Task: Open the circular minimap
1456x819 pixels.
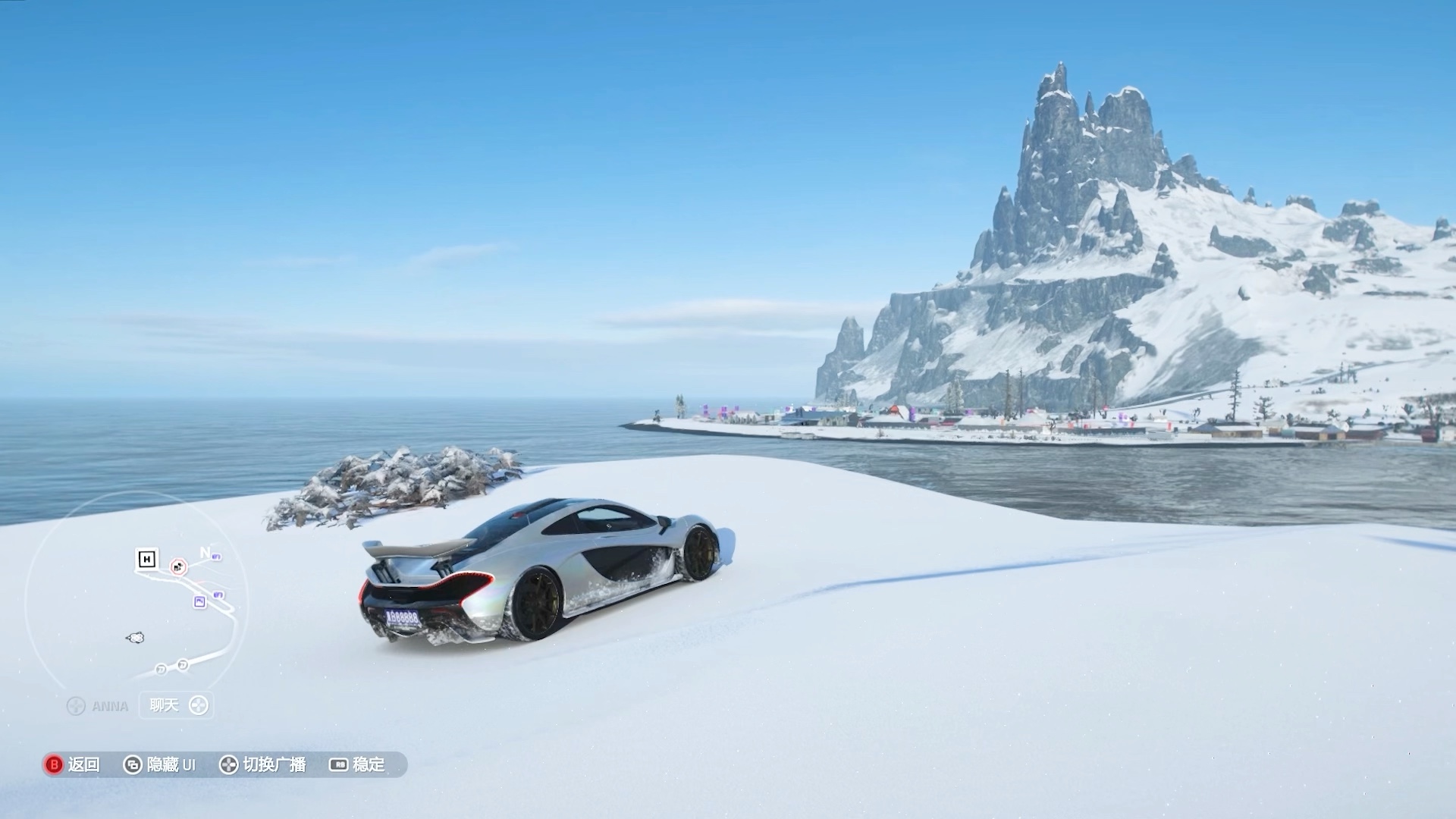Action: pos(136,591)
